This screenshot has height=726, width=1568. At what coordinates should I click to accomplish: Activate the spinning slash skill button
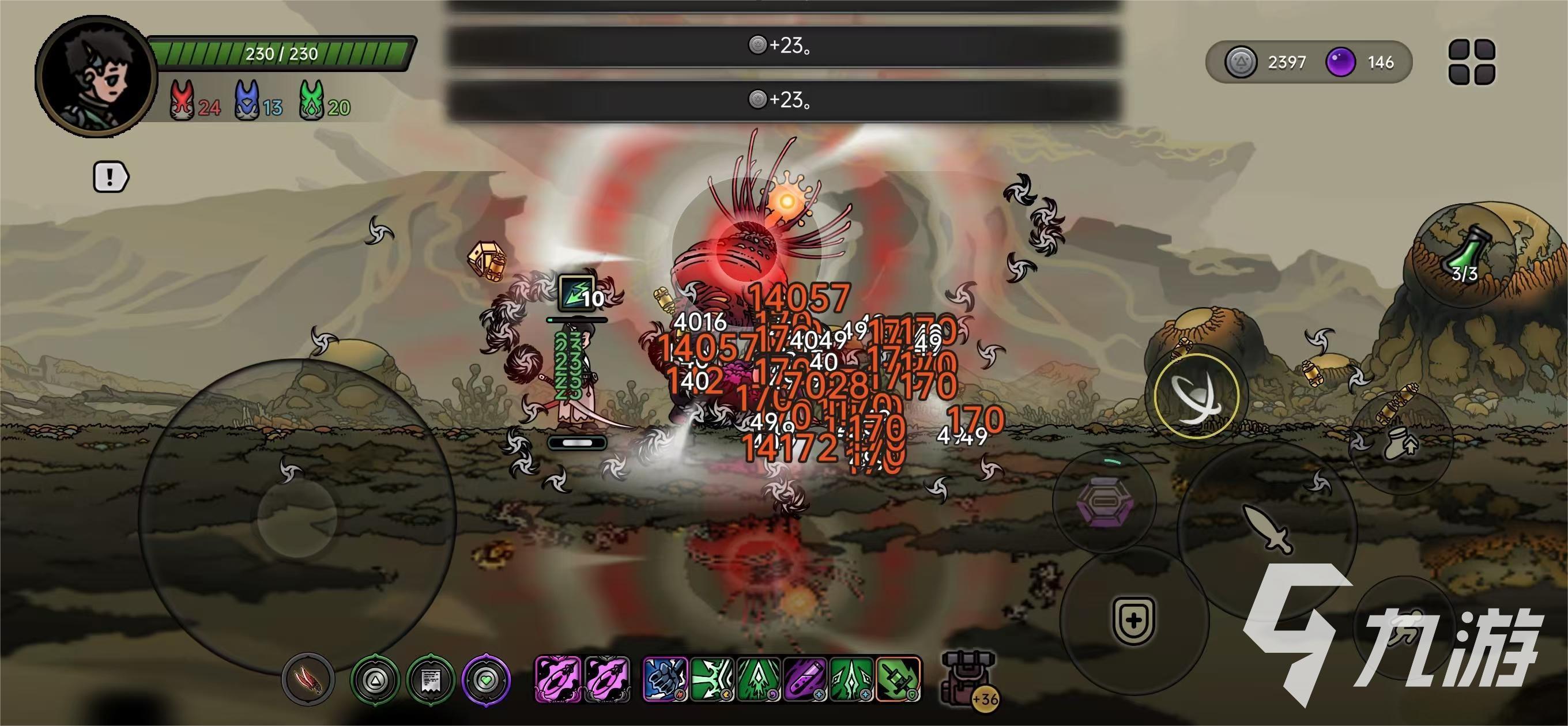[1196, 396]
